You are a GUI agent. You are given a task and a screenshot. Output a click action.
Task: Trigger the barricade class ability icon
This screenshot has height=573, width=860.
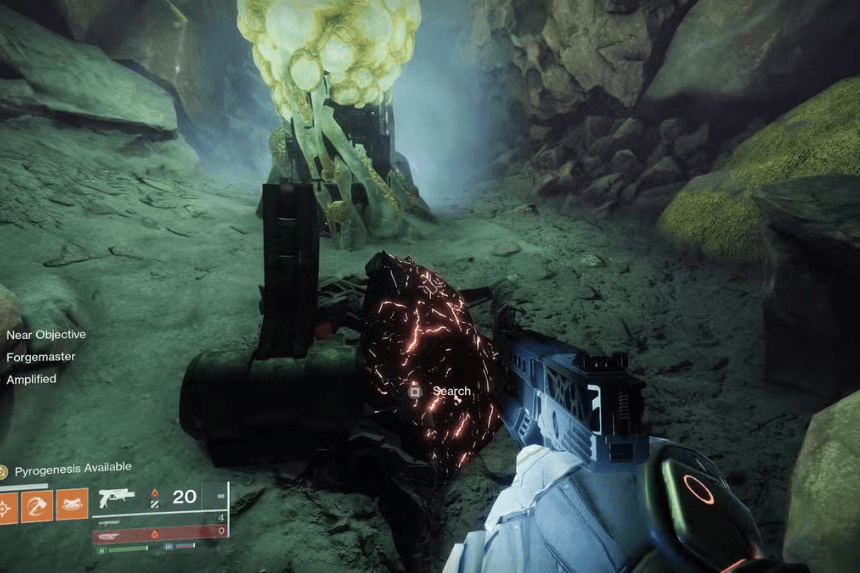point(72,505)
